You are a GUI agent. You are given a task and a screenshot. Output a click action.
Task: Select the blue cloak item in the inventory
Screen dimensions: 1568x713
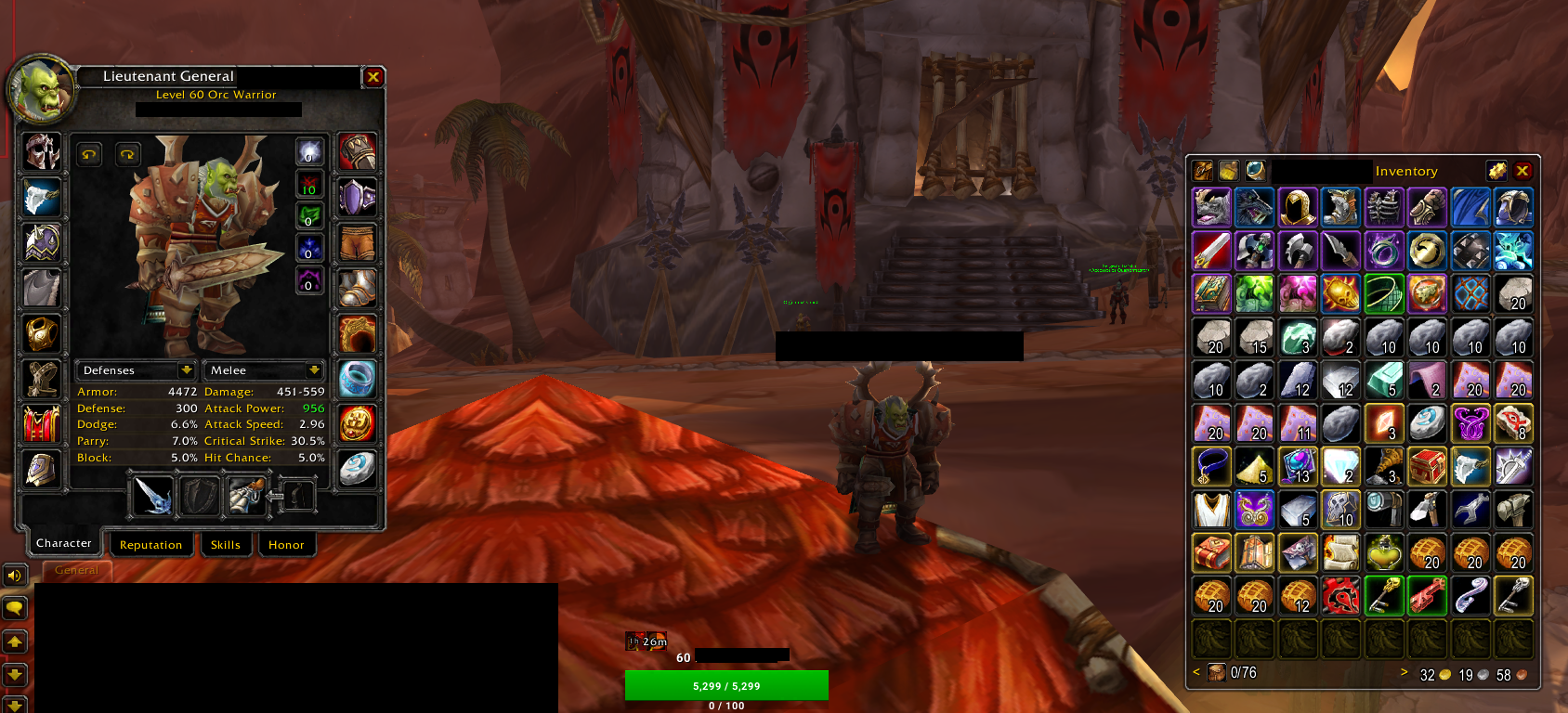(1470, 207)
